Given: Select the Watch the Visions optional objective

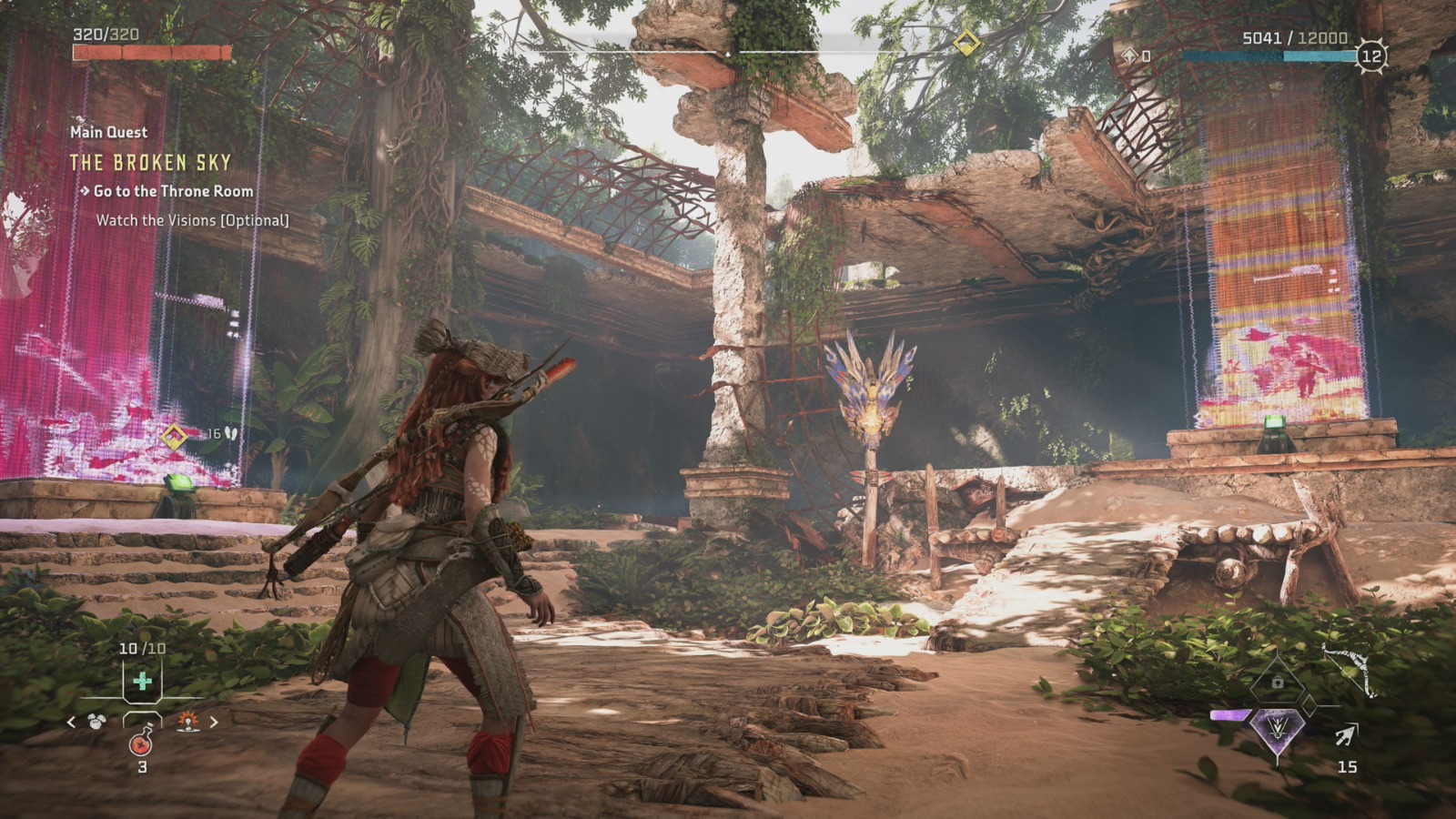Looking at the screenshot, I should pos(192,220).
